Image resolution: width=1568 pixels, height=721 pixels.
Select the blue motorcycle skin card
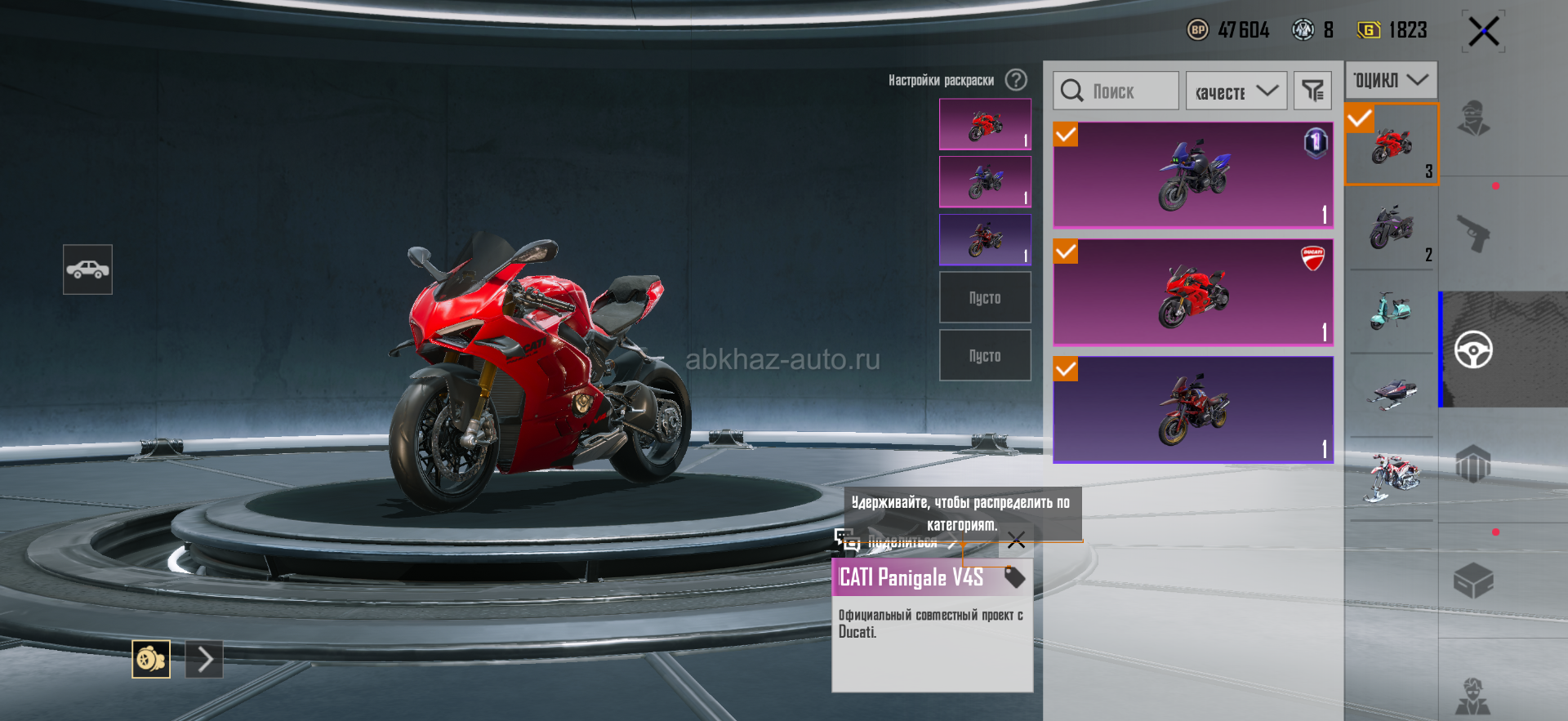(x=1193, y=175)
